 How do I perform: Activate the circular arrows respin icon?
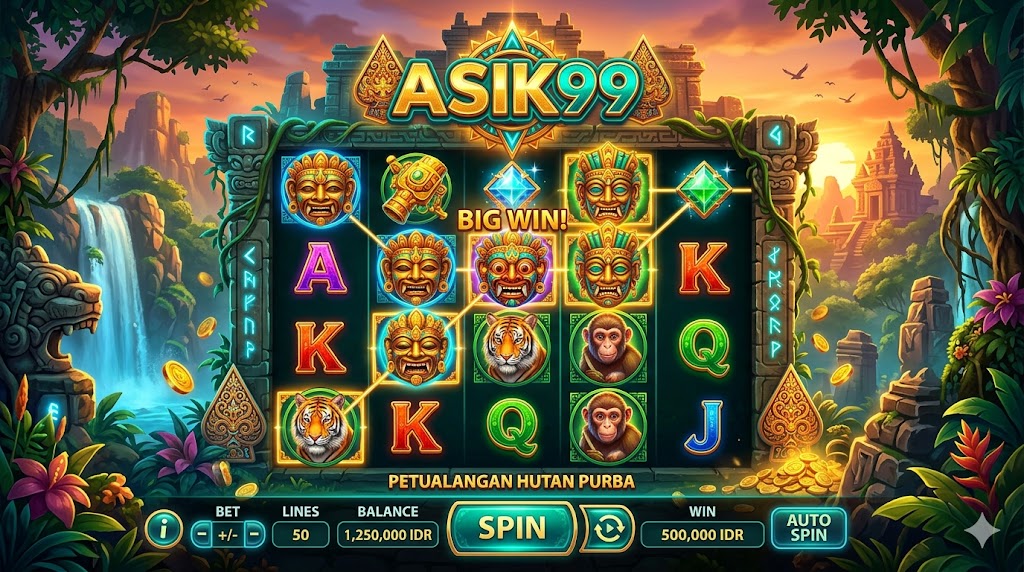click(x=607, y=529)
